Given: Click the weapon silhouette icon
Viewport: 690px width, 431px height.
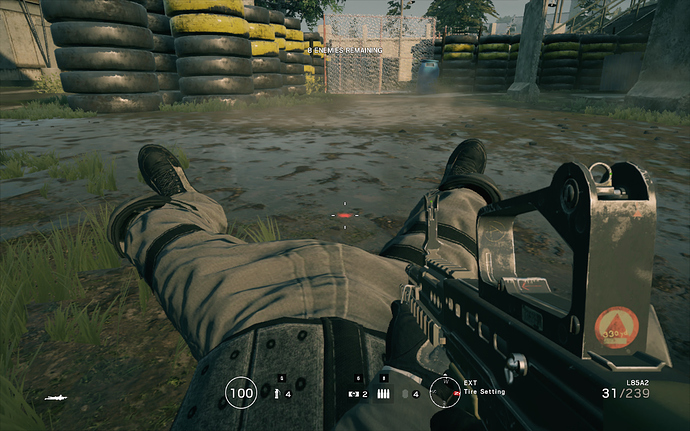Looking at the screenshot, I should (56, 398).
